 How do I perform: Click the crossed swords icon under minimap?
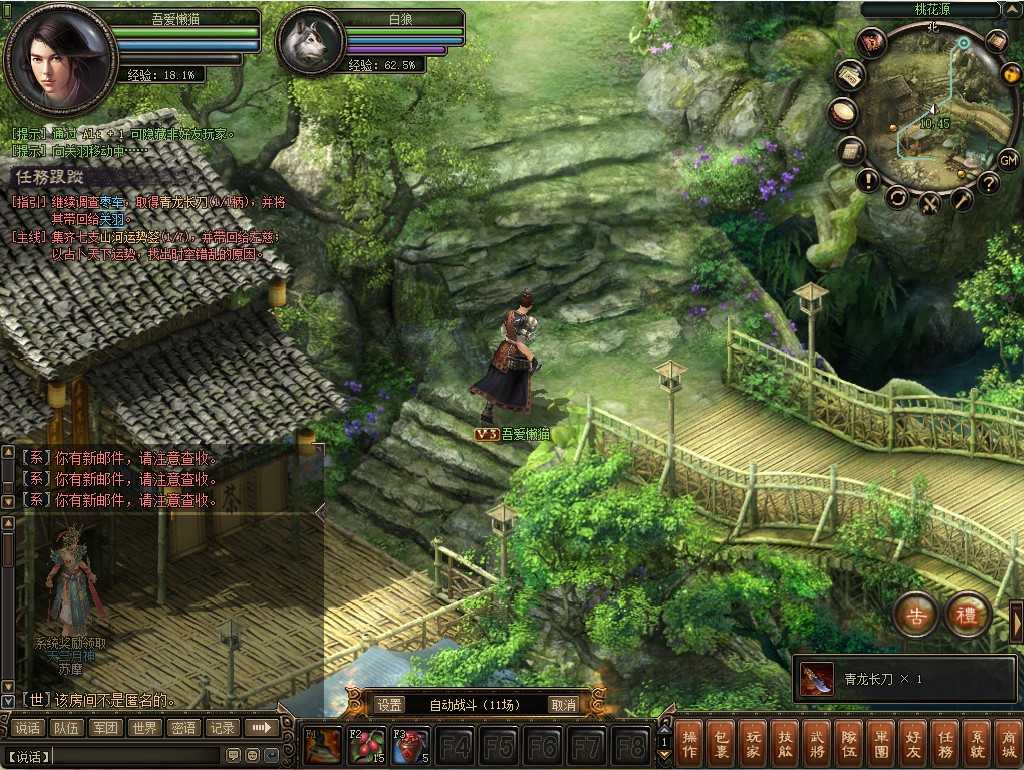930,202
